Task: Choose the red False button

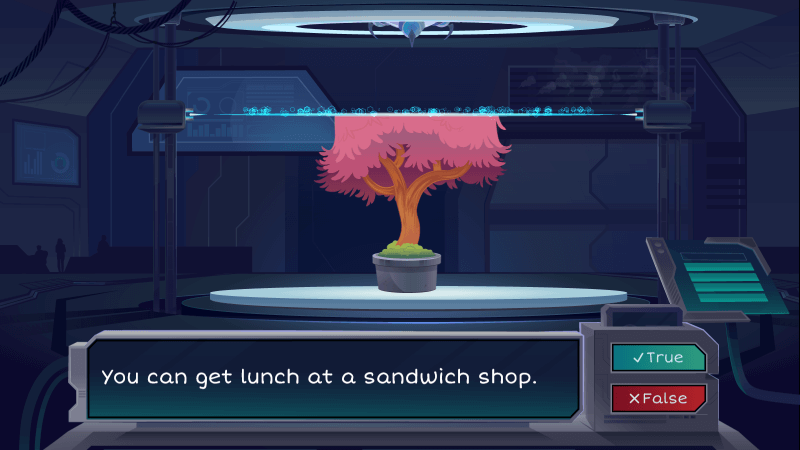Action: (658, 398)
